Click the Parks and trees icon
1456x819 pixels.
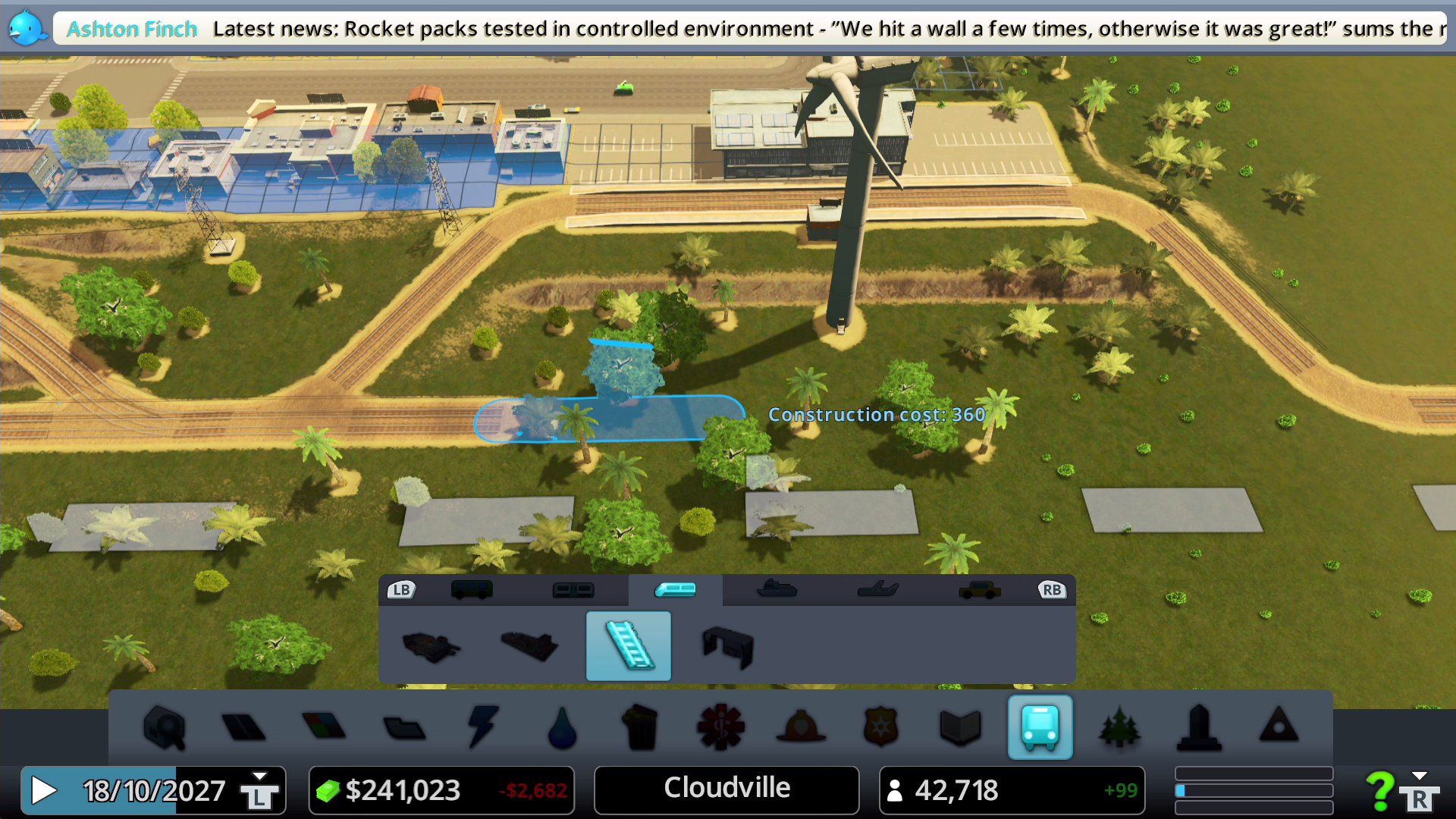[1119, 728]
